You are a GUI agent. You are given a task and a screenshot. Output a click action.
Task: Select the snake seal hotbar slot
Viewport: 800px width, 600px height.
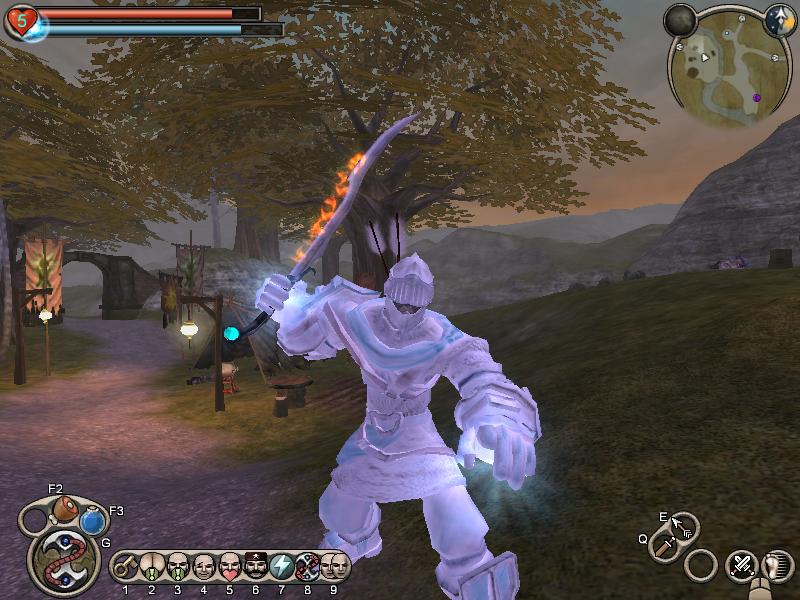[x=309, y=567]
